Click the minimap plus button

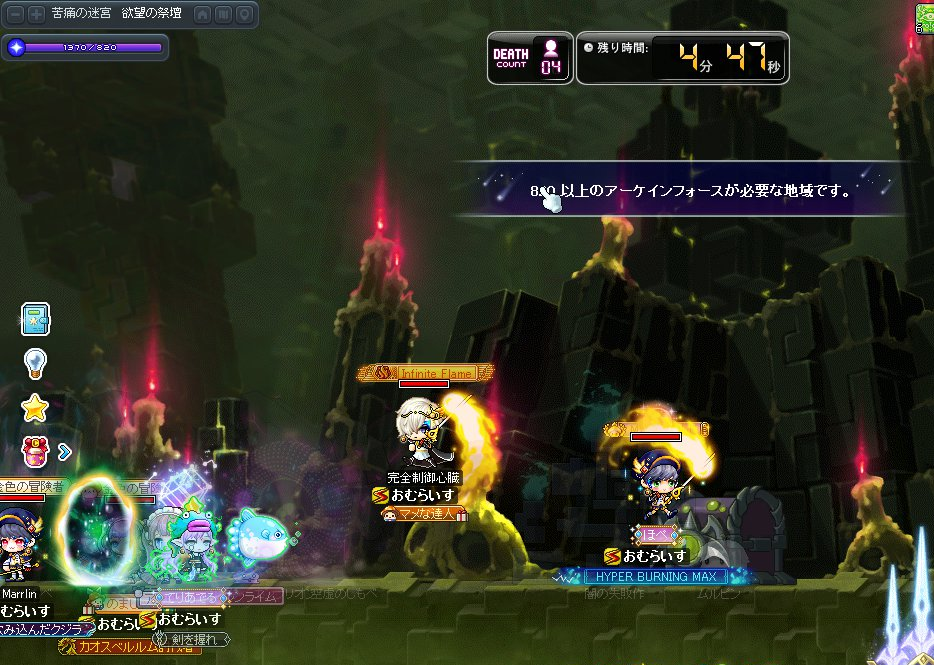tap(36, 15)
